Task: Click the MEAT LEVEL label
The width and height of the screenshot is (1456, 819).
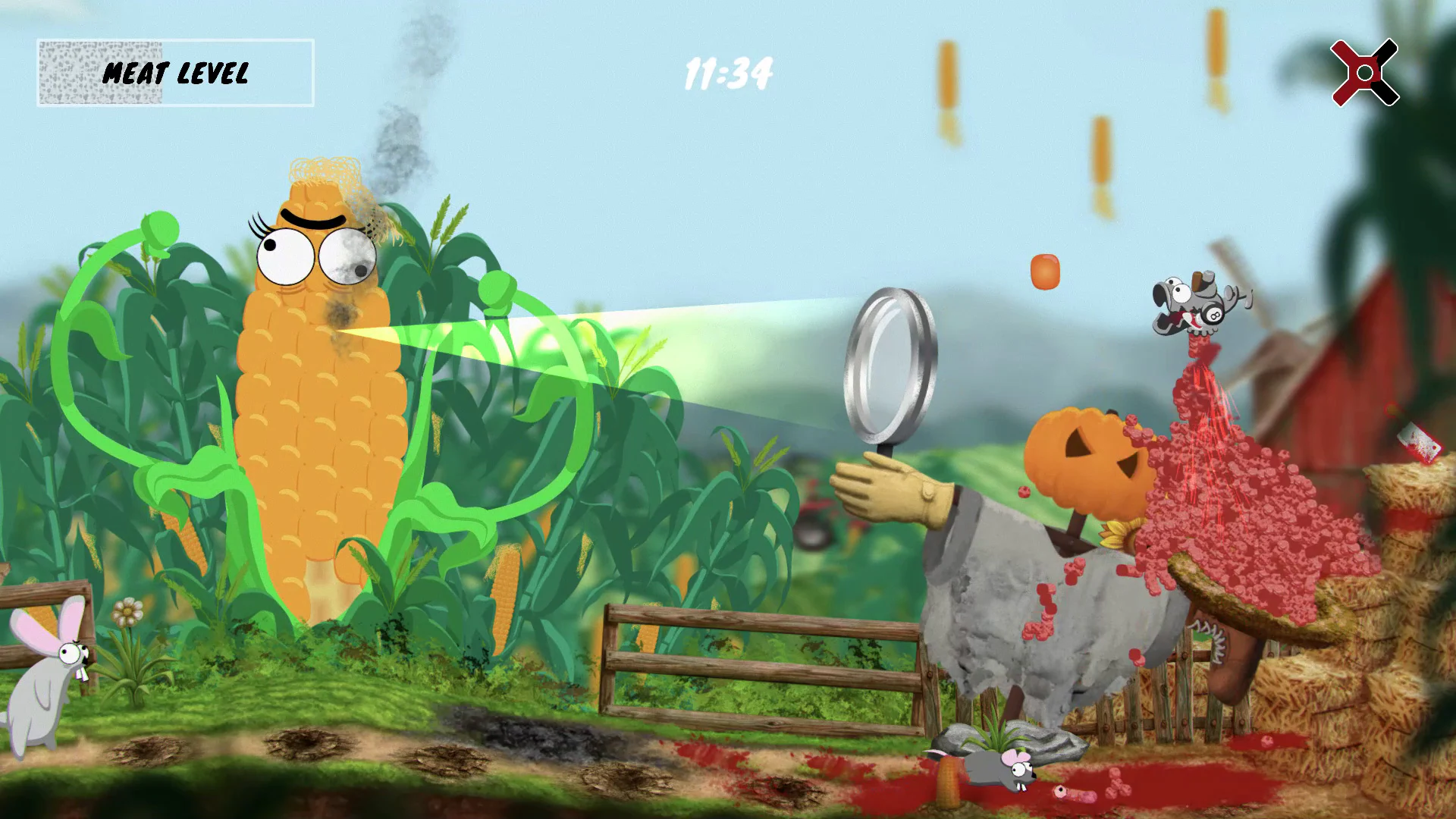Action: click(176, 74)
